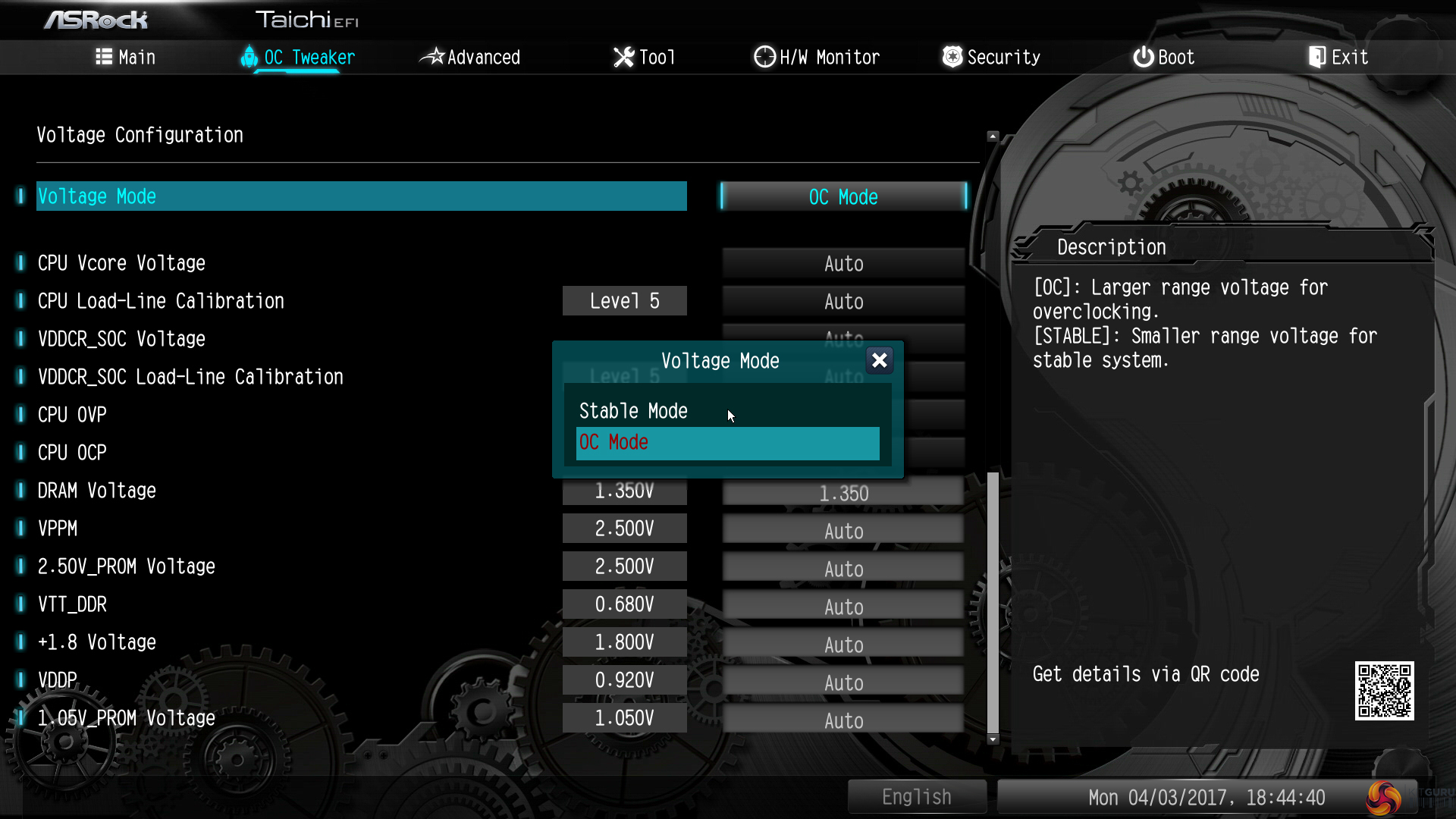The image size is (1456, 819).
Task: Choose OC Mode in the popup
Action: tap(726, 443)
